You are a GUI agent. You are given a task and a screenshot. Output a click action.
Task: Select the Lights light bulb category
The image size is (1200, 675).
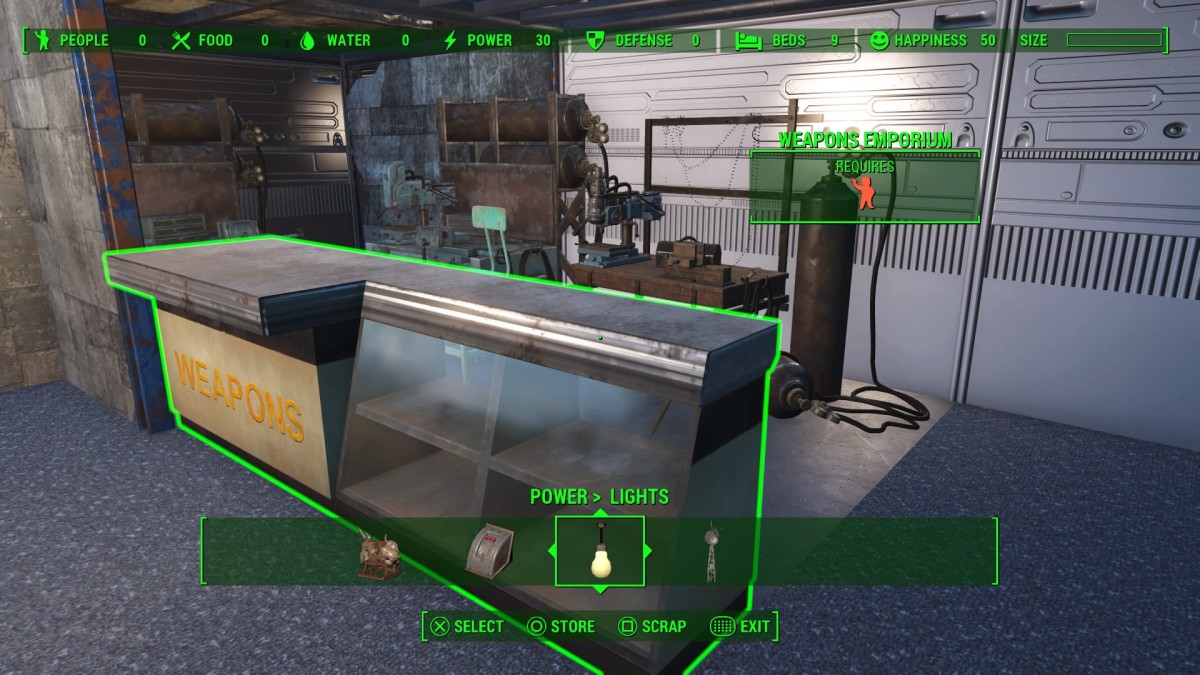[x=600, y=551]
